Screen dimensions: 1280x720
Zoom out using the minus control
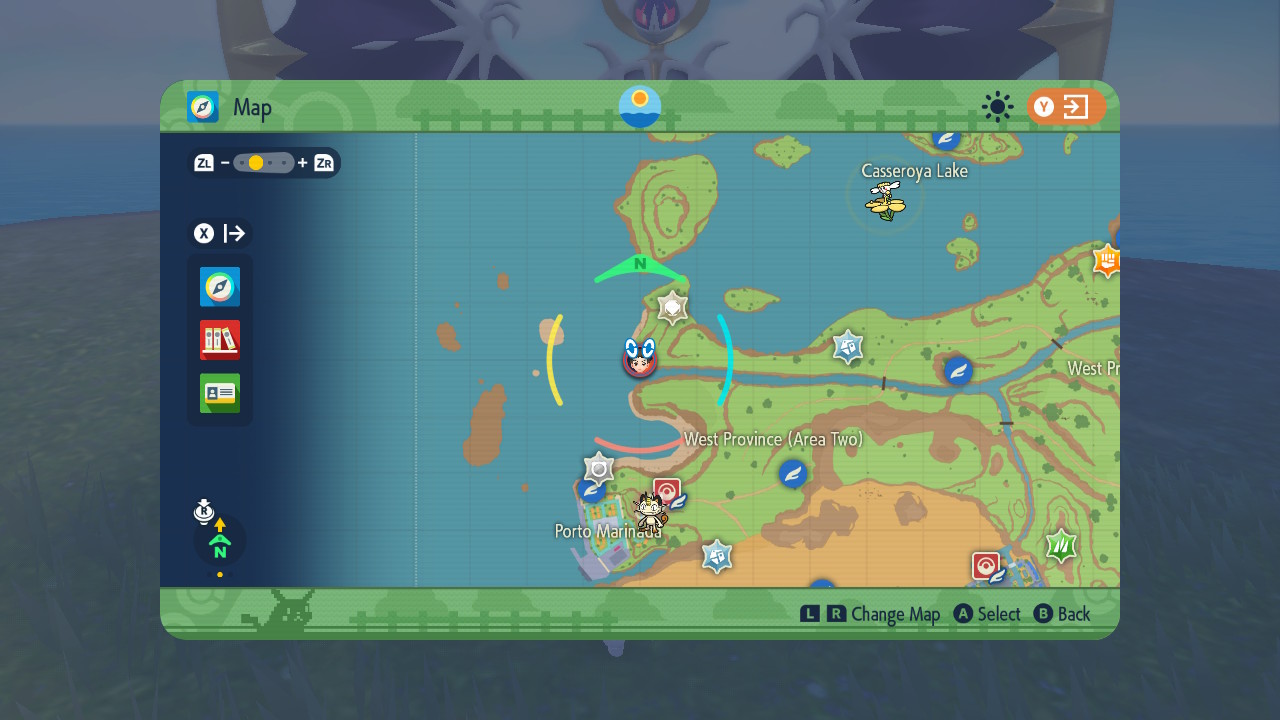click(x=224, y=162)
